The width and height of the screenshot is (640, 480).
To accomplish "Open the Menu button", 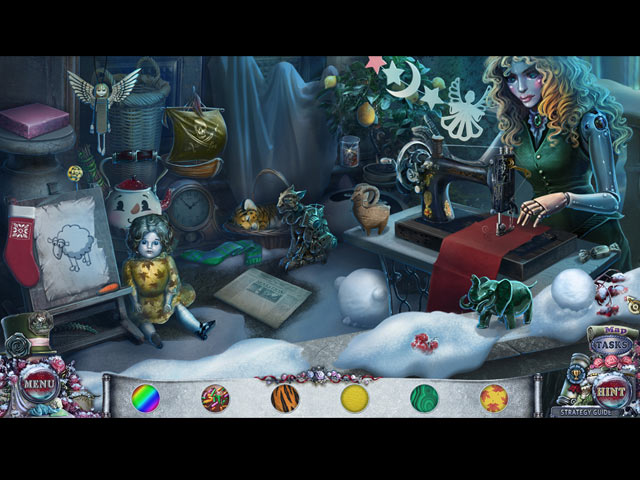I will click(x=38, y=381).
